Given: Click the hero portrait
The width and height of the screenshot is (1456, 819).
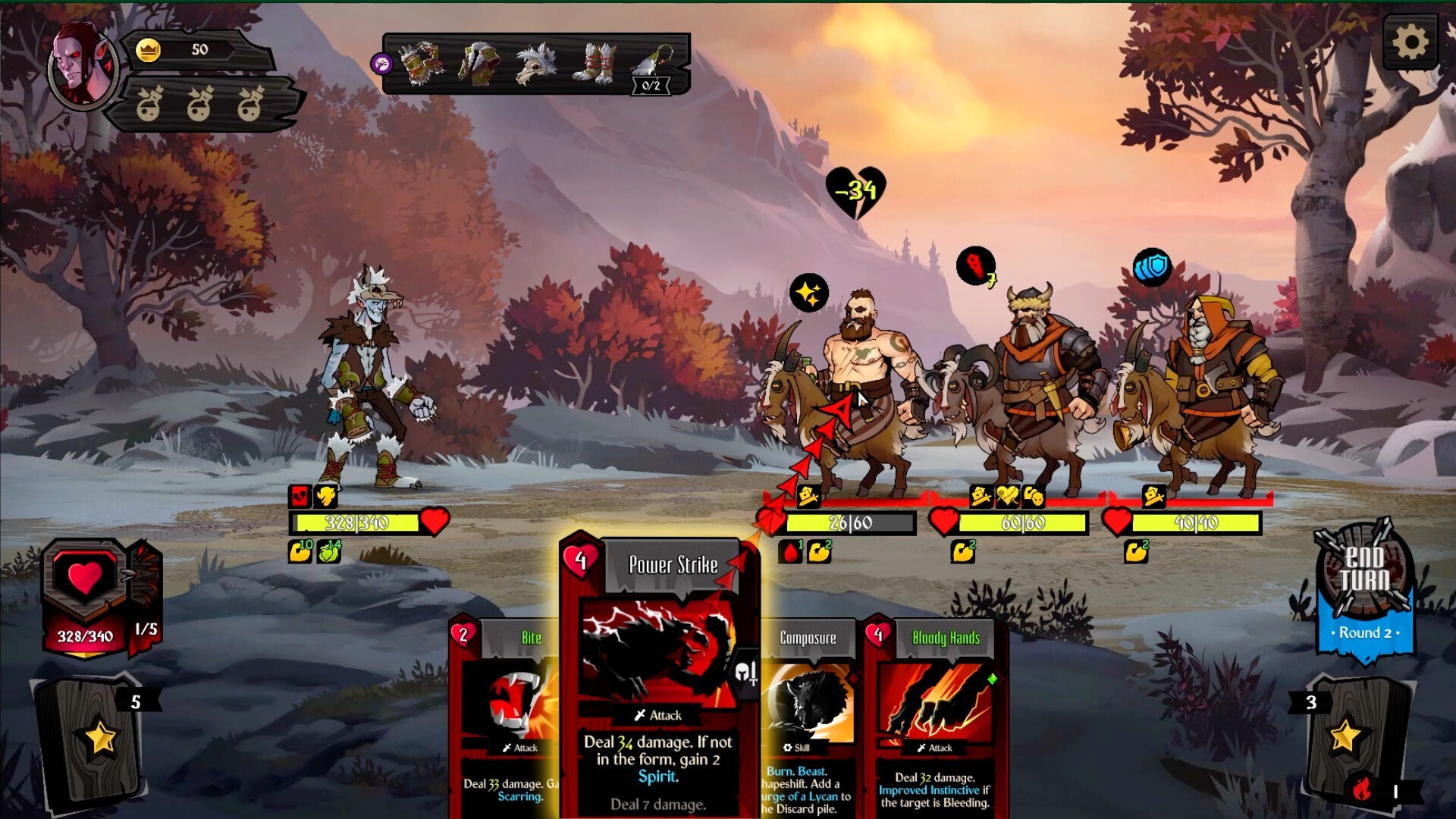Looking at the screenshot, I should pyautogui.click(x=82, y=67).
